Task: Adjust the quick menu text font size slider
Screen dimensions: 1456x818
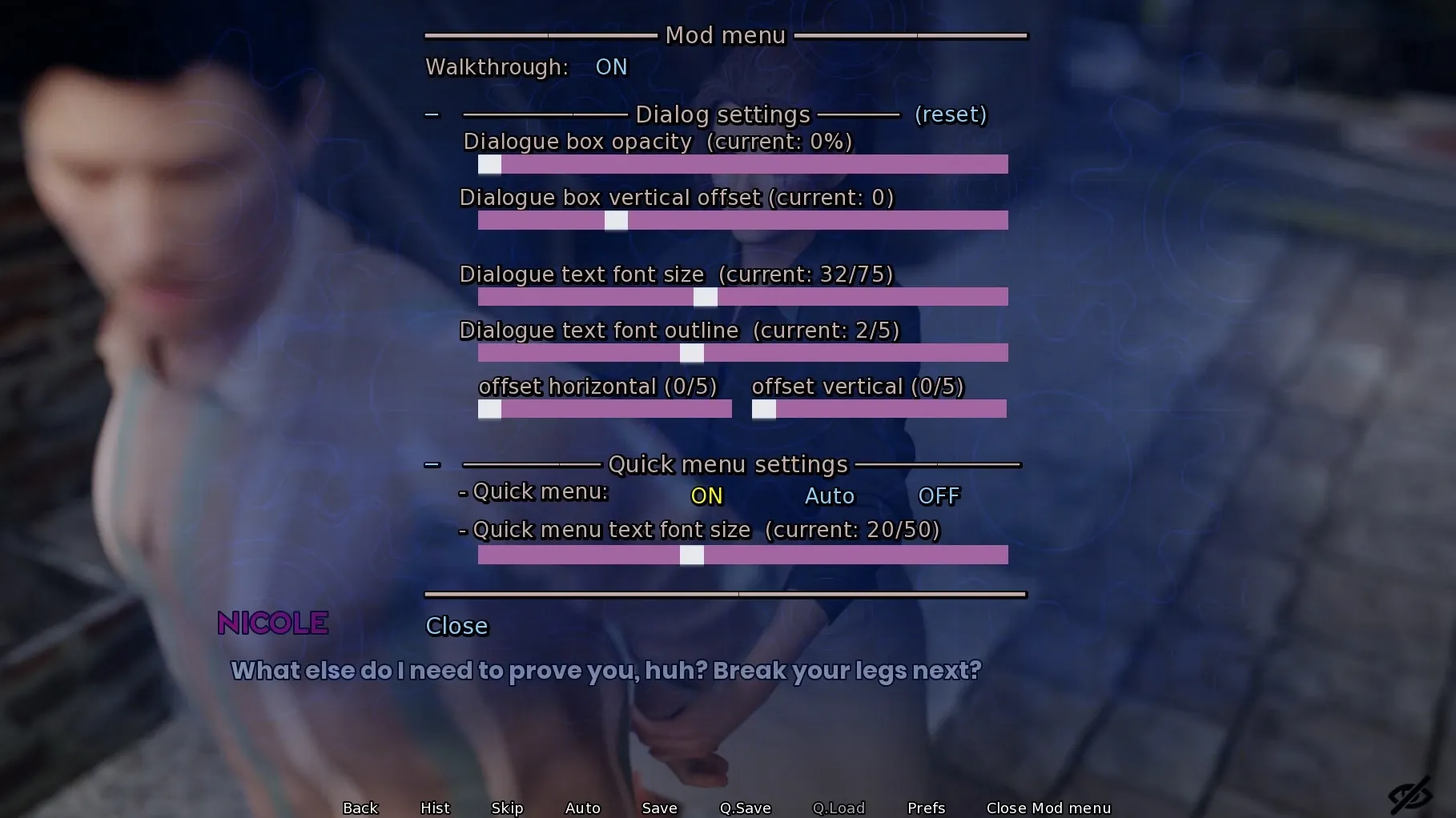Action: coord(742,555)
